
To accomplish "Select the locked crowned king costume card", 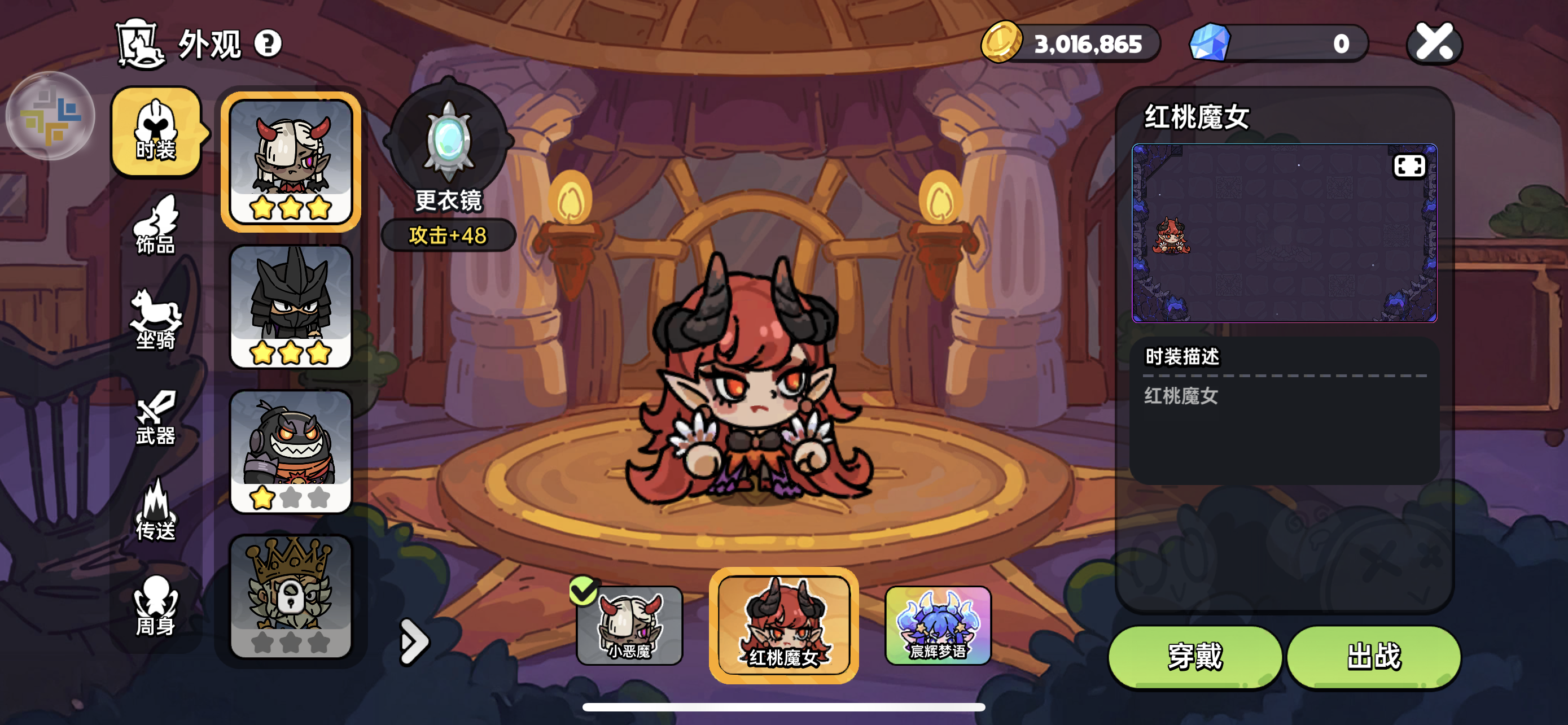I will point(291,596).
